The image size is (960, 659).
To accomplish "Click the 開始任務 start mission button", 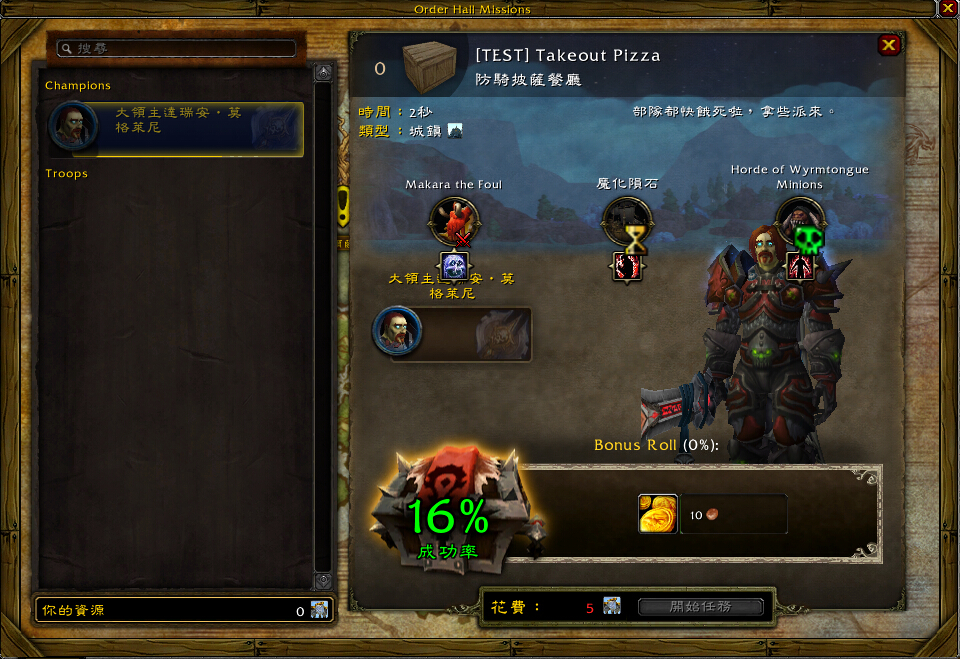I will [701, 607].
